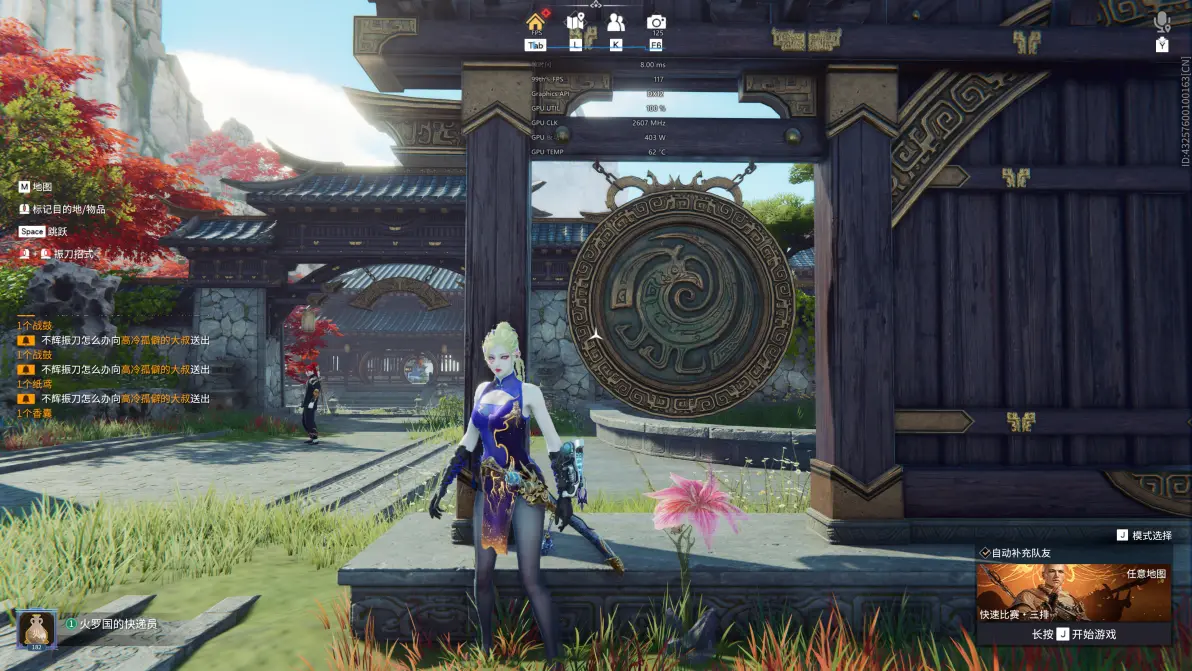Open the friends list icon
Viewport: 1192px width, 671px height.
pyautogui.click(x=615, y=22)
